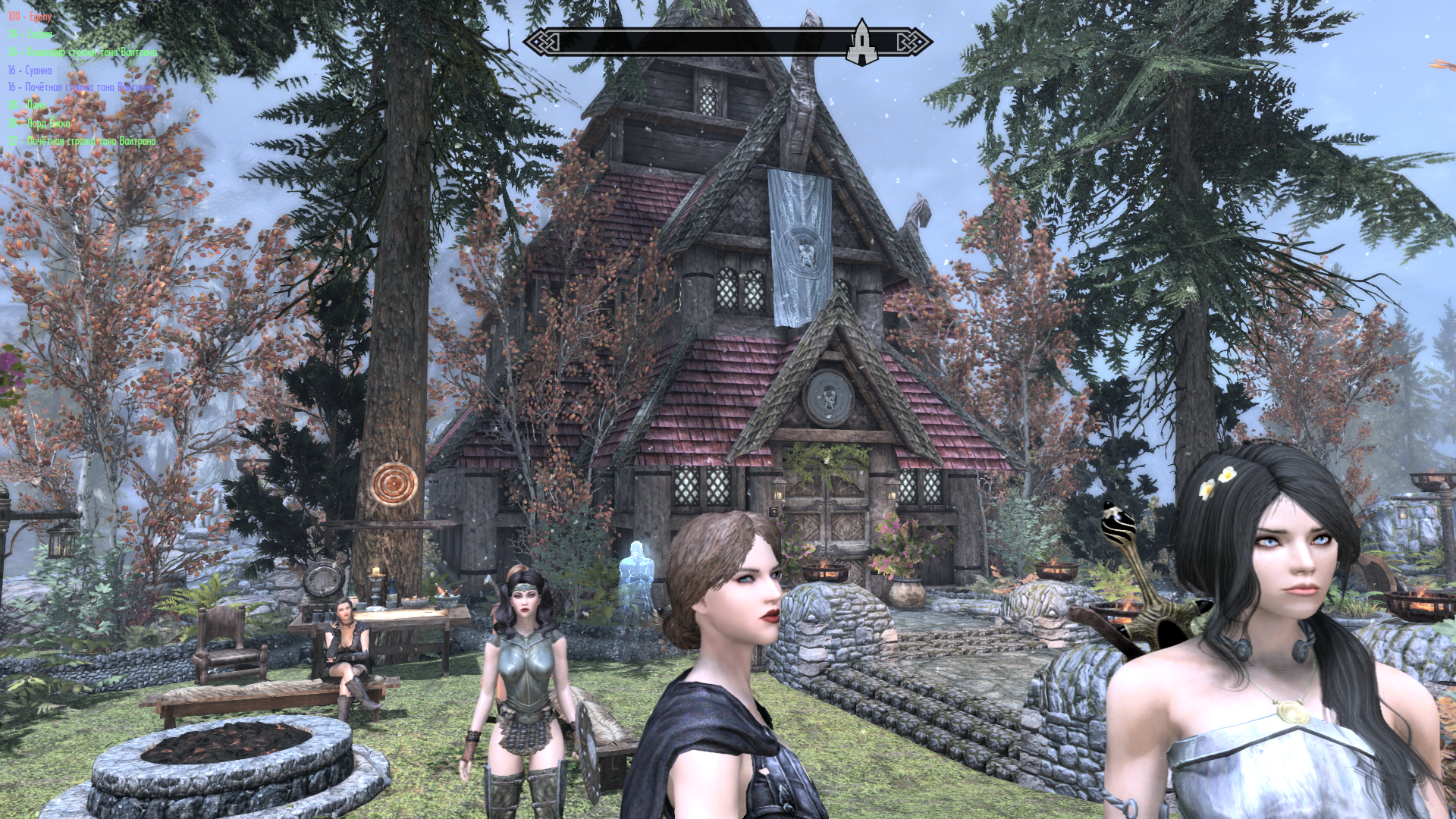Choose the "22 - Почётная стража тана Вайтрана" row
This screenshot has width=1456, height=819.
pos(82,141)
